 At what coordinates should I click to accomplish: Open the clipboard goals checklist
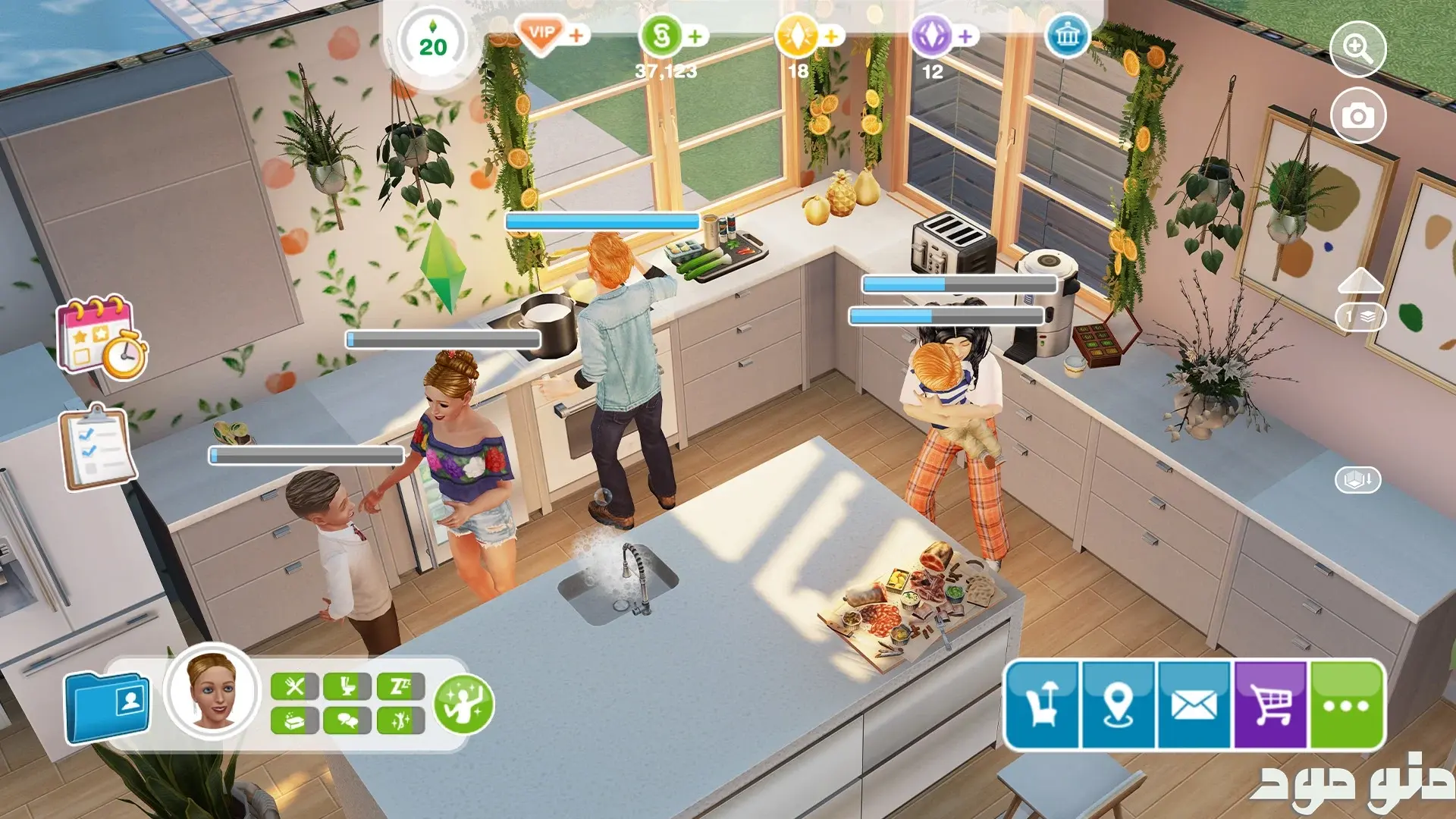[99, 447]
